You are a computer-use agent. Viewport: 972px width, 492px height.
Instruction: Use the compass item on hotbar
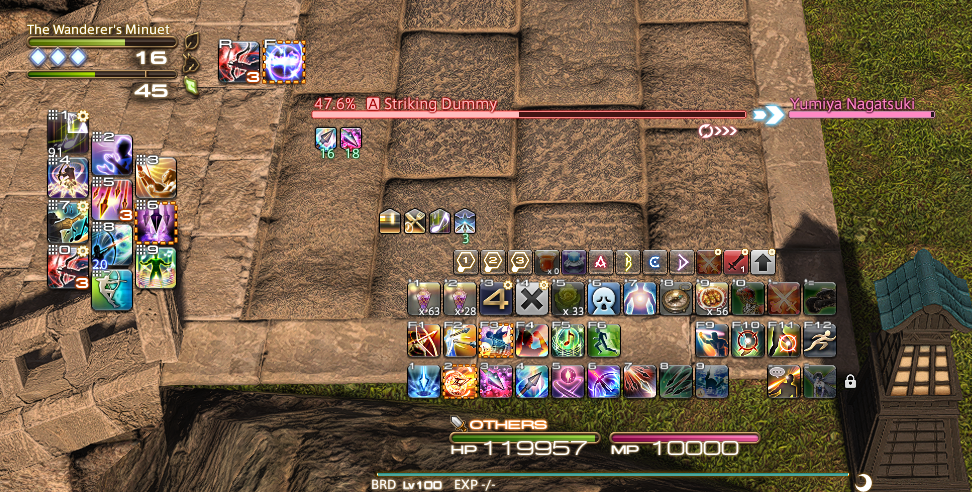click(x=677, y=298)
